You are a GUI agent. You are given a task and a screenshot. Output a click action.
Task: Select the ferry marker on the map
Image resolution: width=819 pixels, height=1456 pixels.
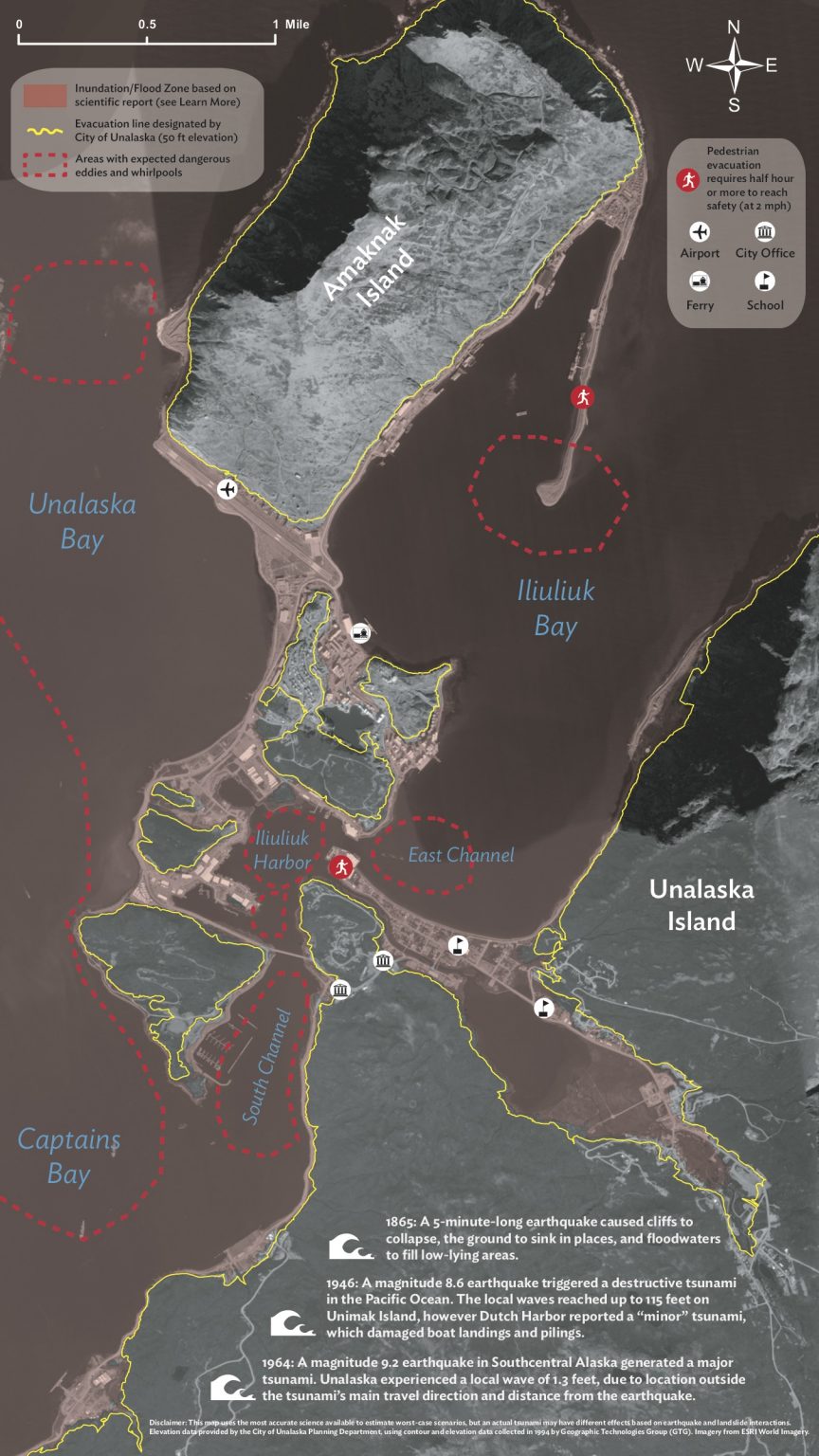point(360,632)
